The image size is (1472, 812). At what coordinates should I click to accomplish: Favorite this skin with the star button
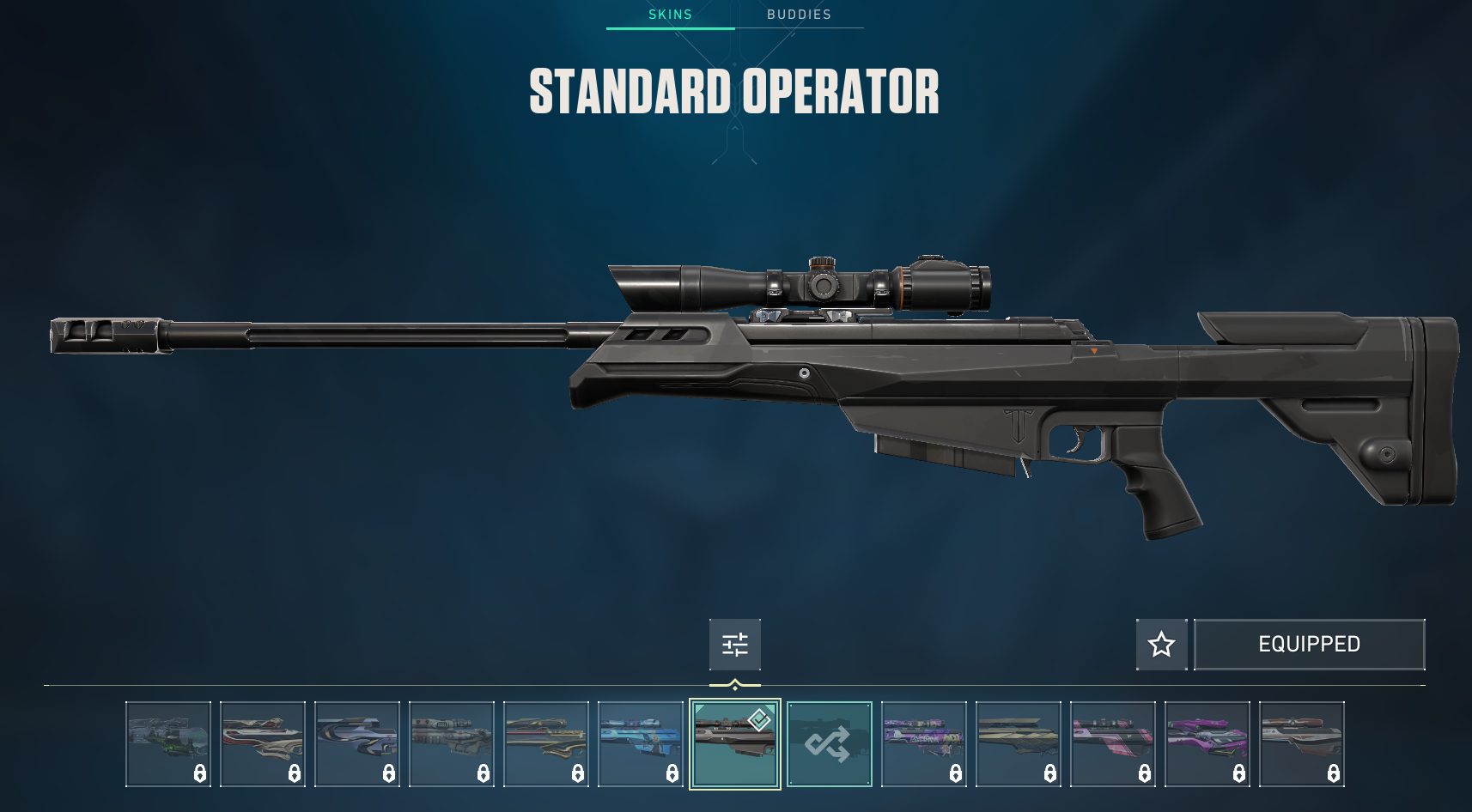click(1161, 645)
